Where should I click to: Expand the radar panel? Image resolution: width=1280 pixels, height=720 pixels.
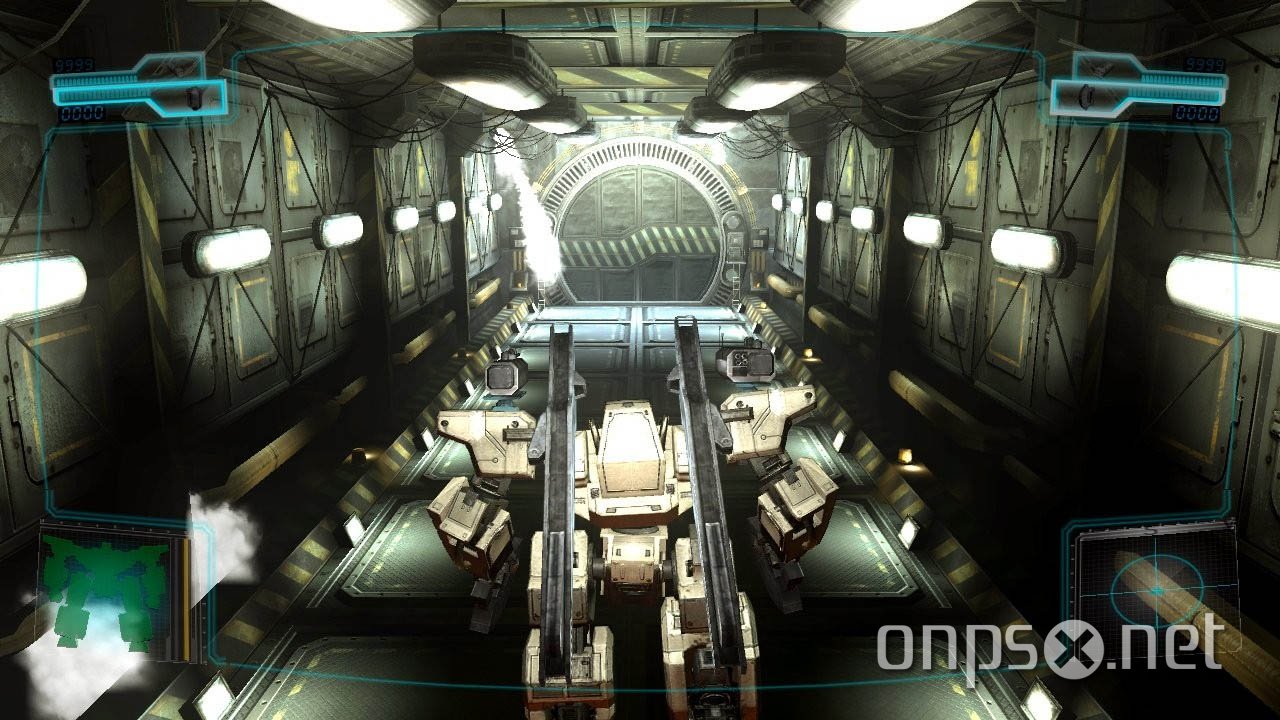[x=1160, y=595]
